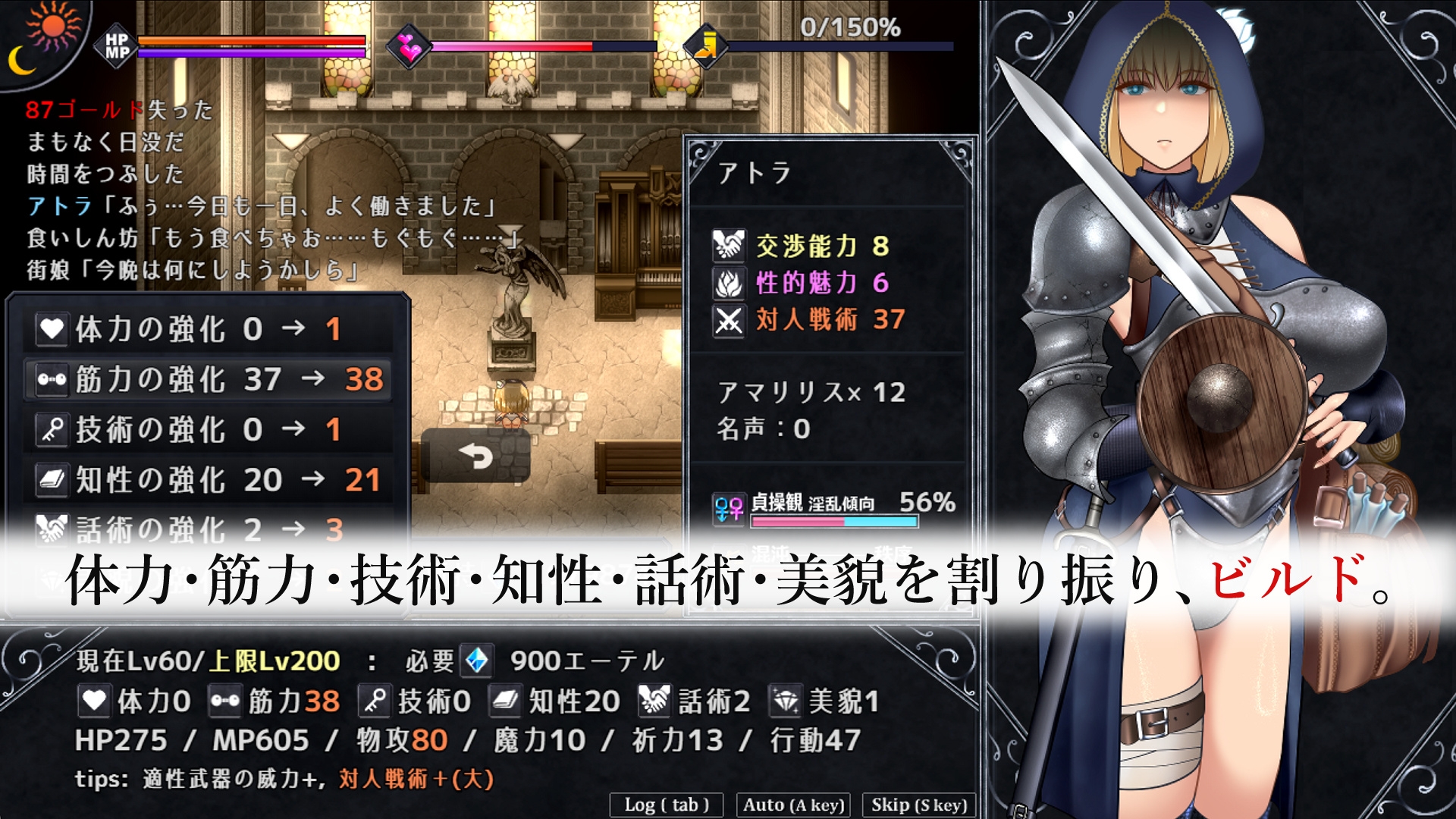Click the ether crystal icon near 900エーテル

coord(478,661)
